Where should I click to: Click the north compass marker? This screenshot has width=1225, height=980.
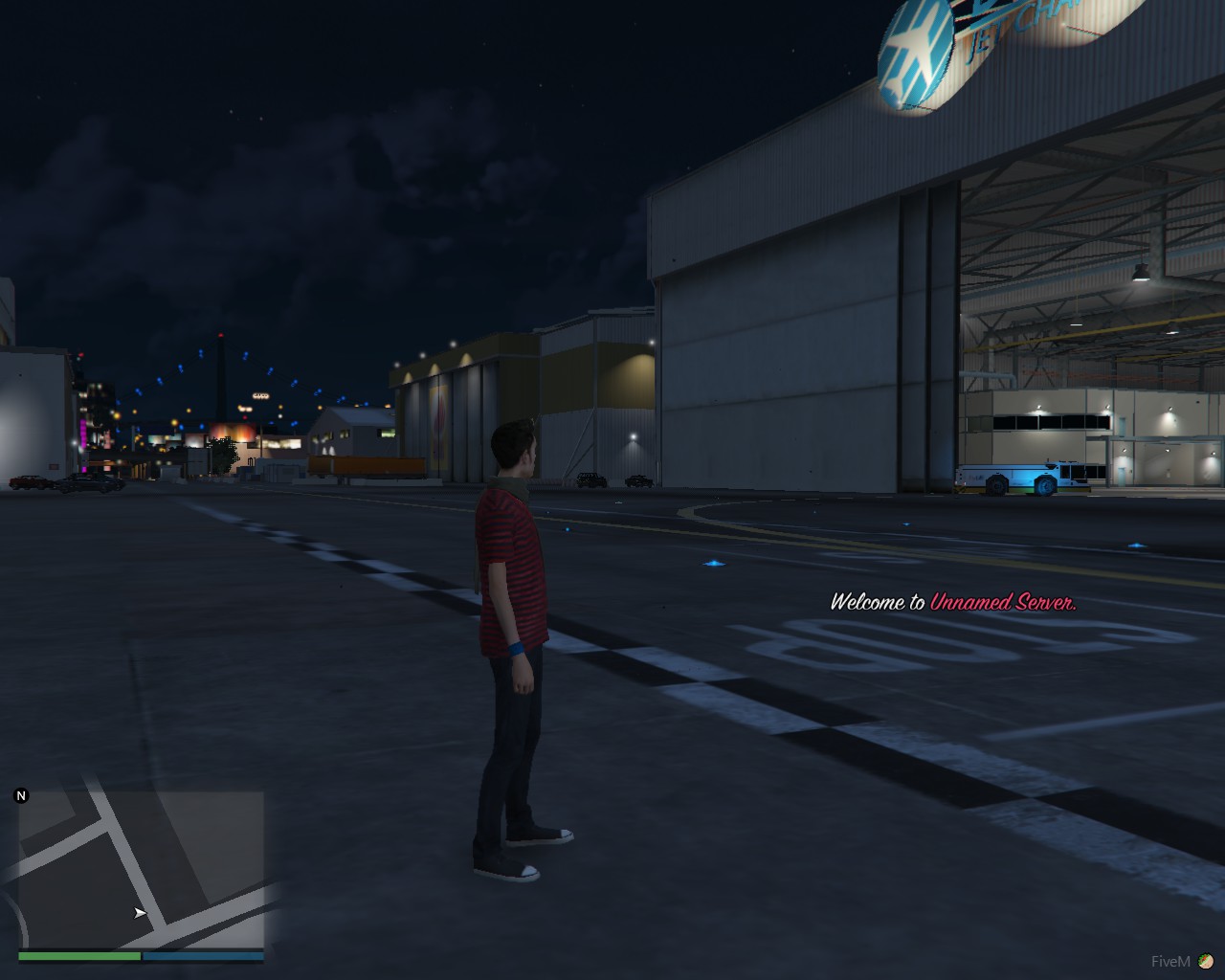click(x=21, y=795)
